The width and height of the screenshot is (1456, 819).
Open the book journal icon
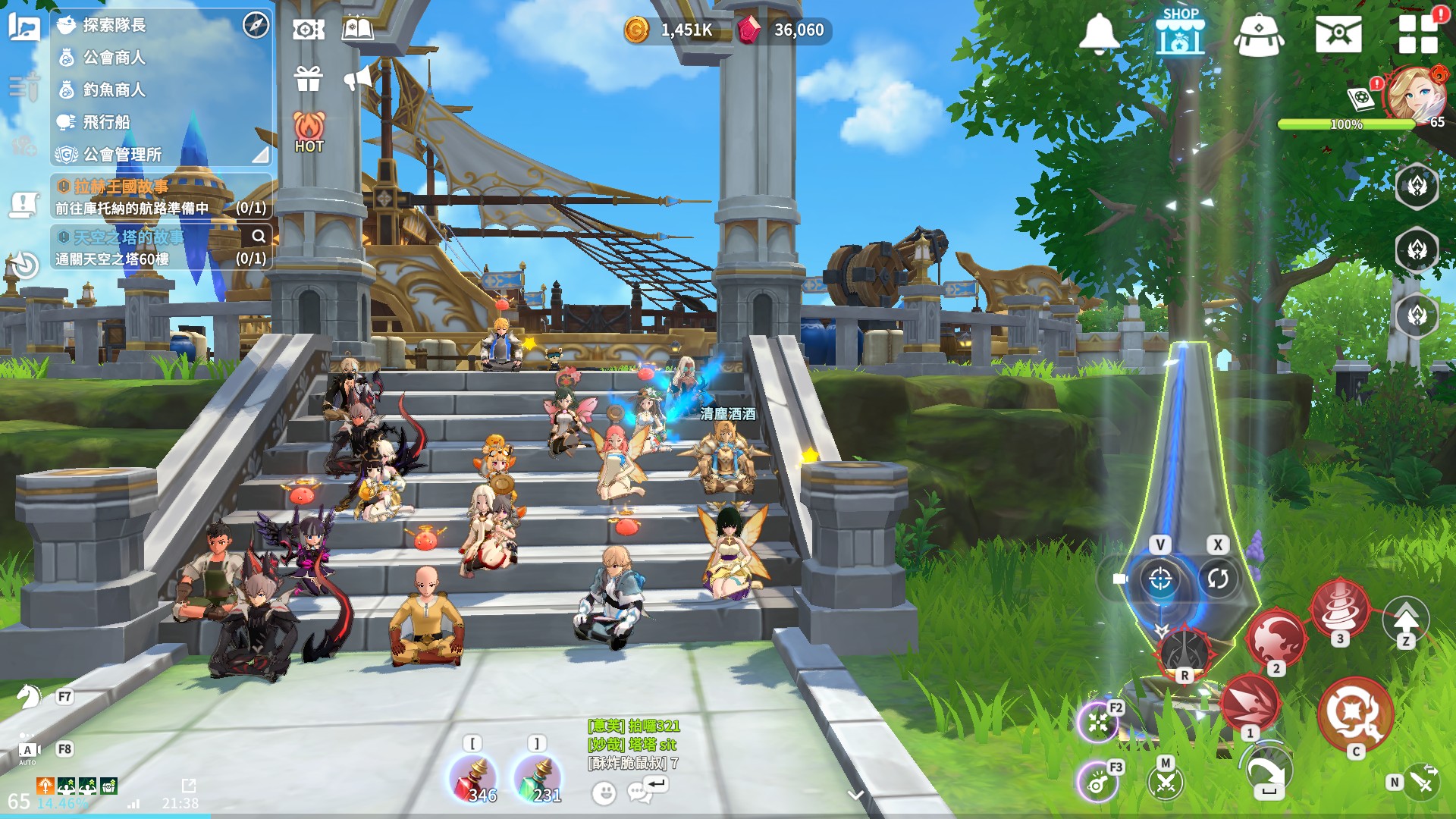point(357,30)
